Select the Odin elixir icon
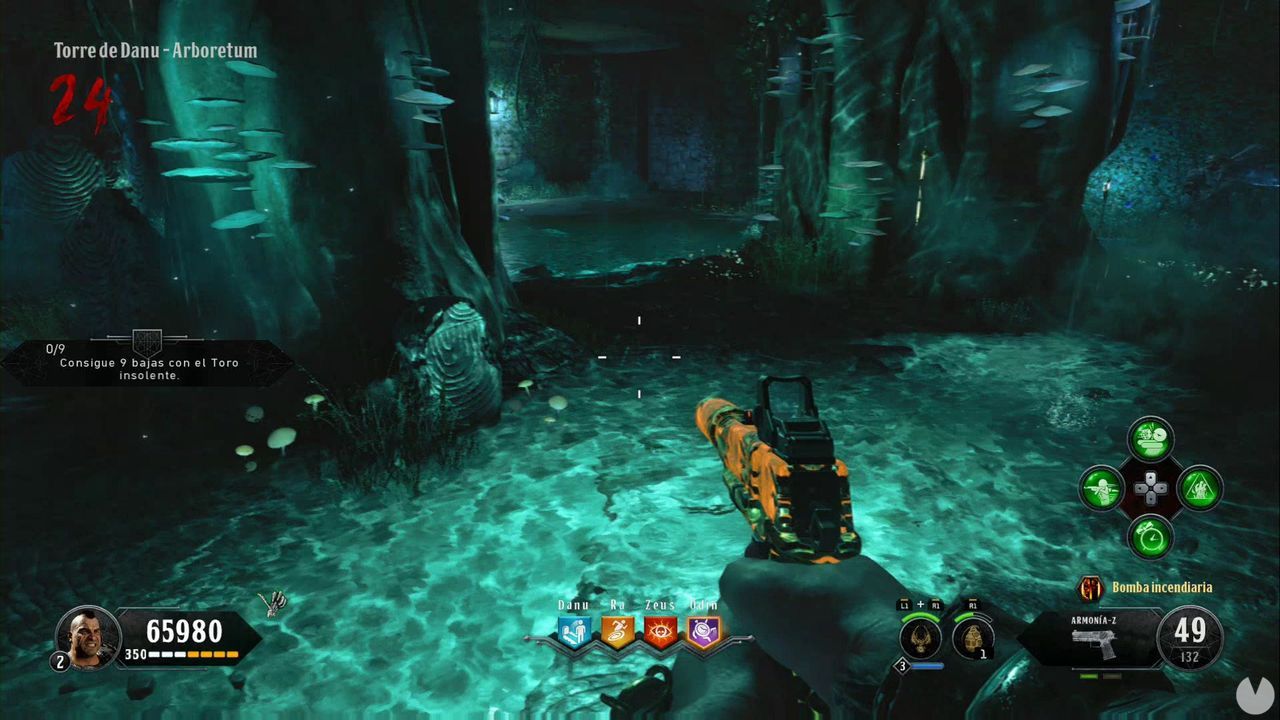Image resolution: width=1280 pixels, height=720 pixels. (x=703, y=630)
